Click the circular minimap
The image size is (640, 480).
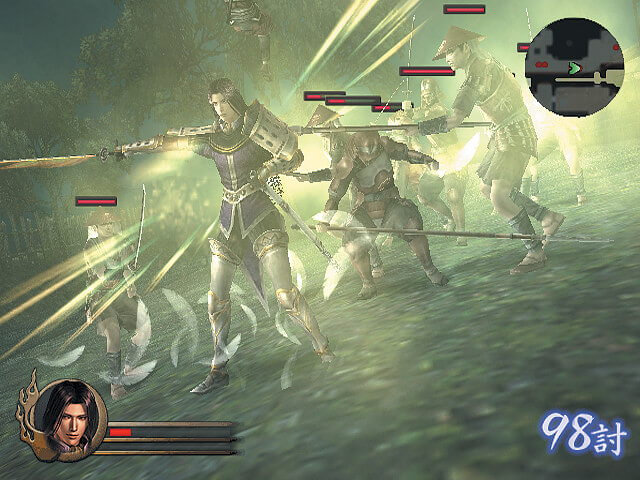pyautogui.click(x=574, y=66)
